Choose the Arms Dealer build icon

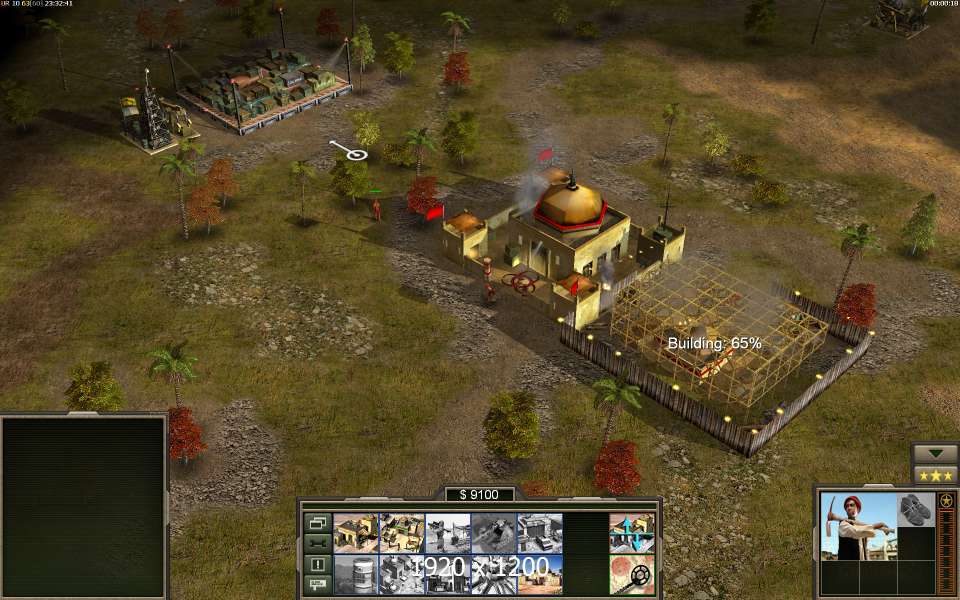point(538,533)
